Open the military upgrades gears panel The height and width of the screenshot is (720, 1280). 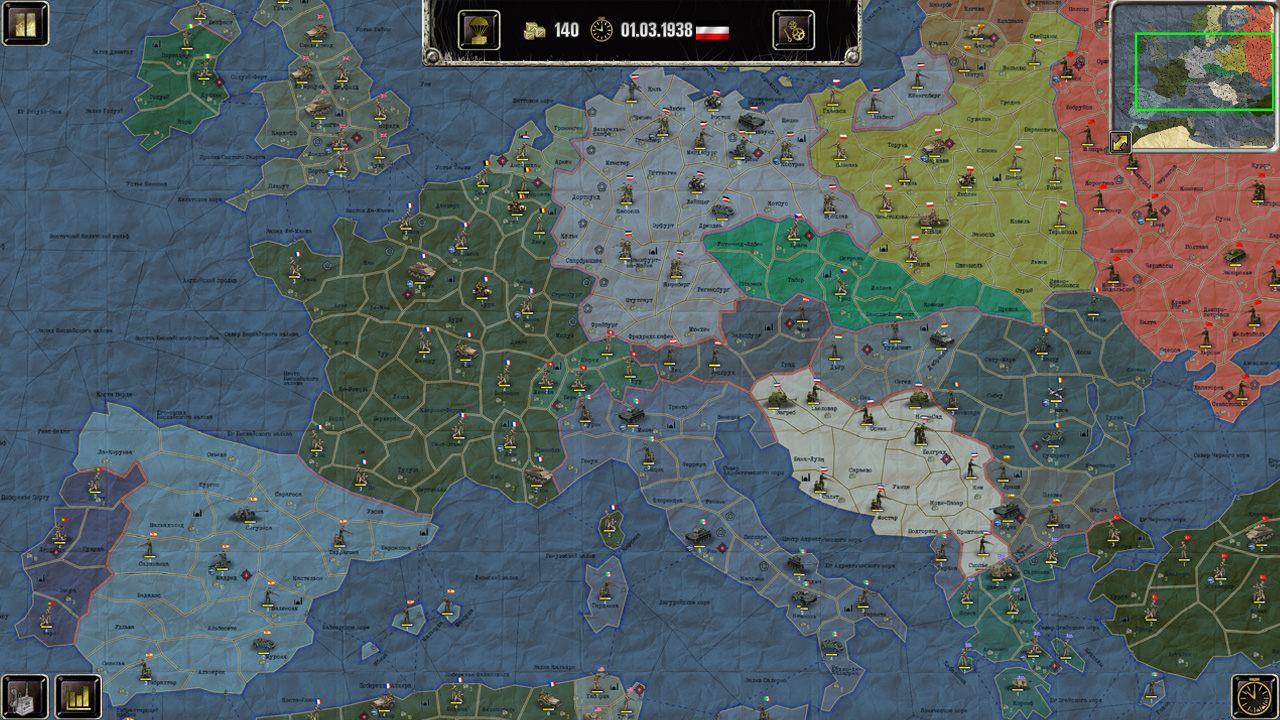pyautogui.click(x=795, y=29)
